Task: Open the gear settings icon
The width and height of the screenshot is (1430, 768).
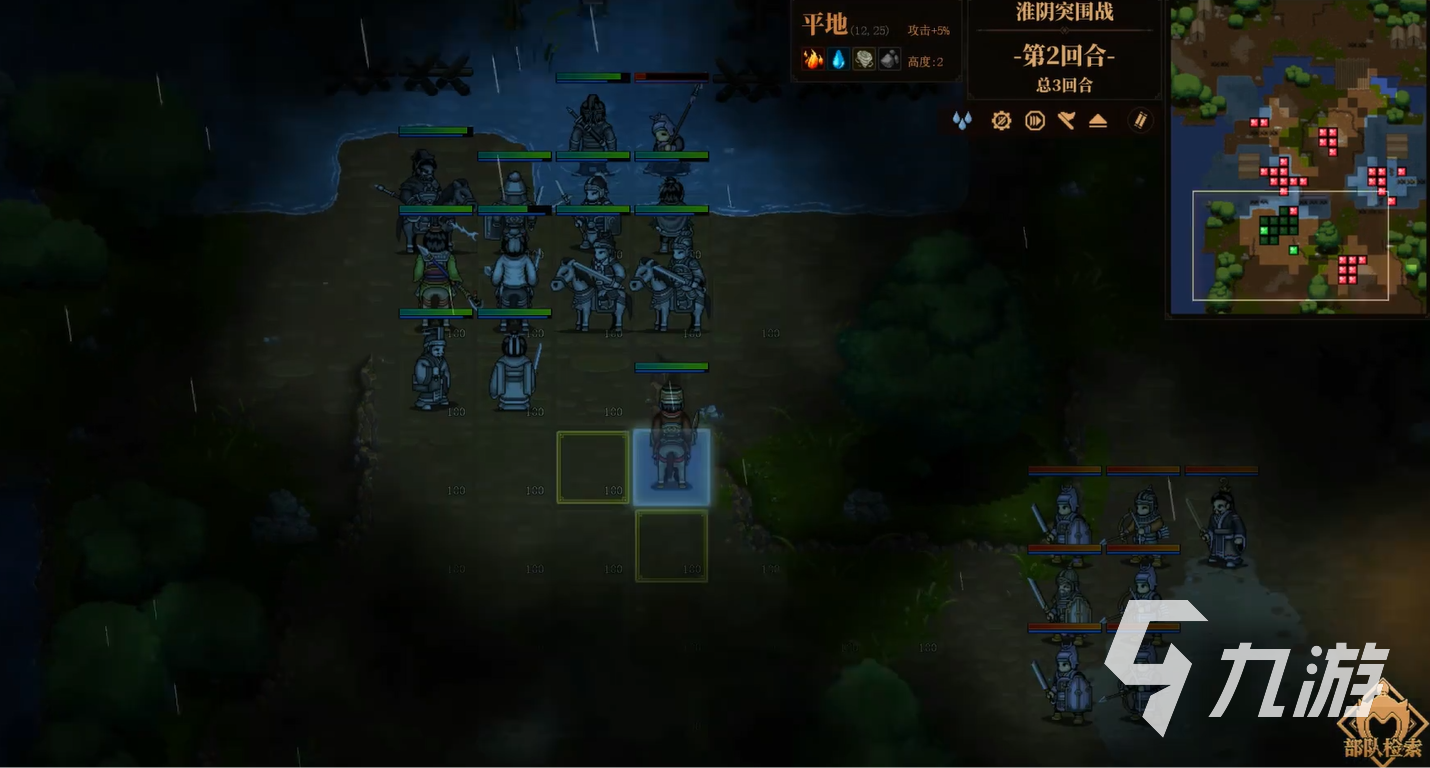Action: coord(1000,121)
